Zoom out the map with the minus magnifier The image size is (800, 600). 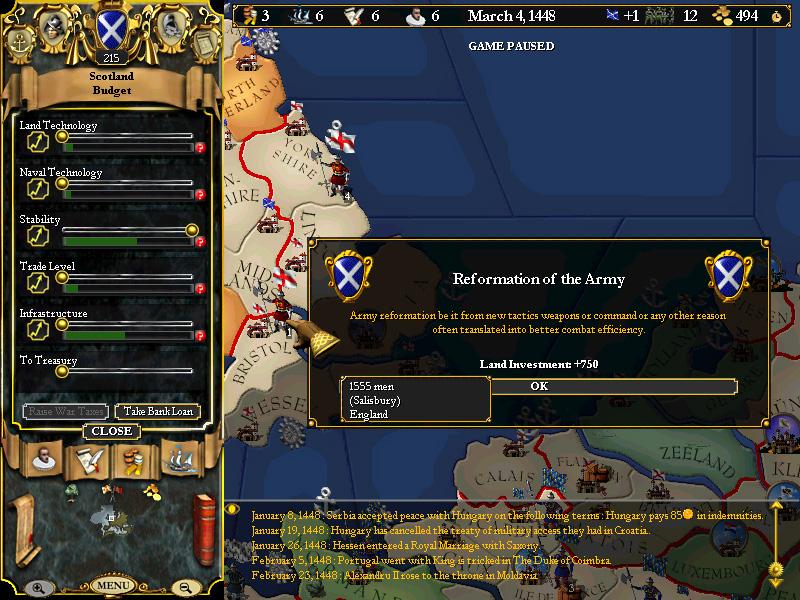coord(183,588)
